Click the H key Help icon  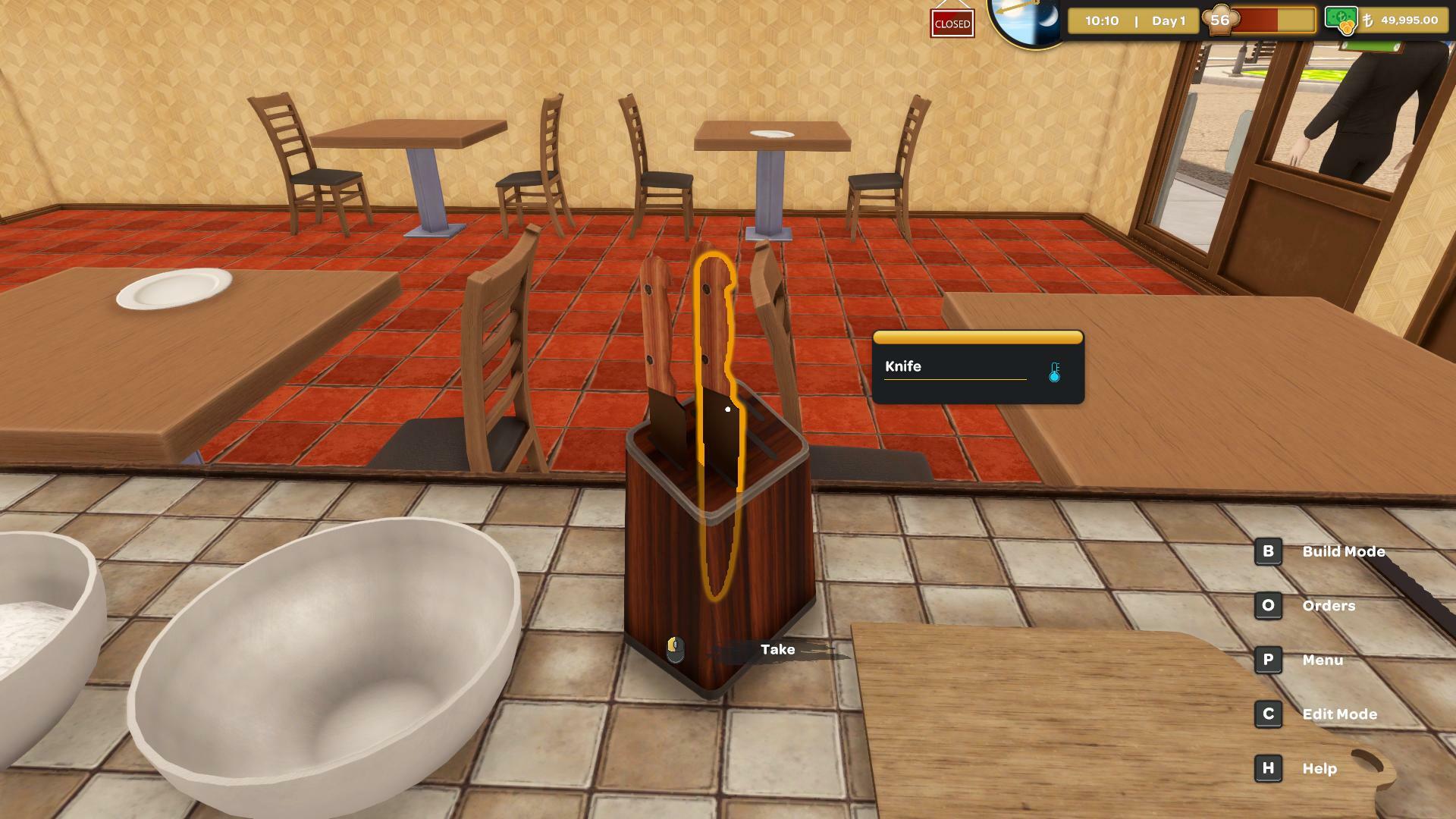1267,767
